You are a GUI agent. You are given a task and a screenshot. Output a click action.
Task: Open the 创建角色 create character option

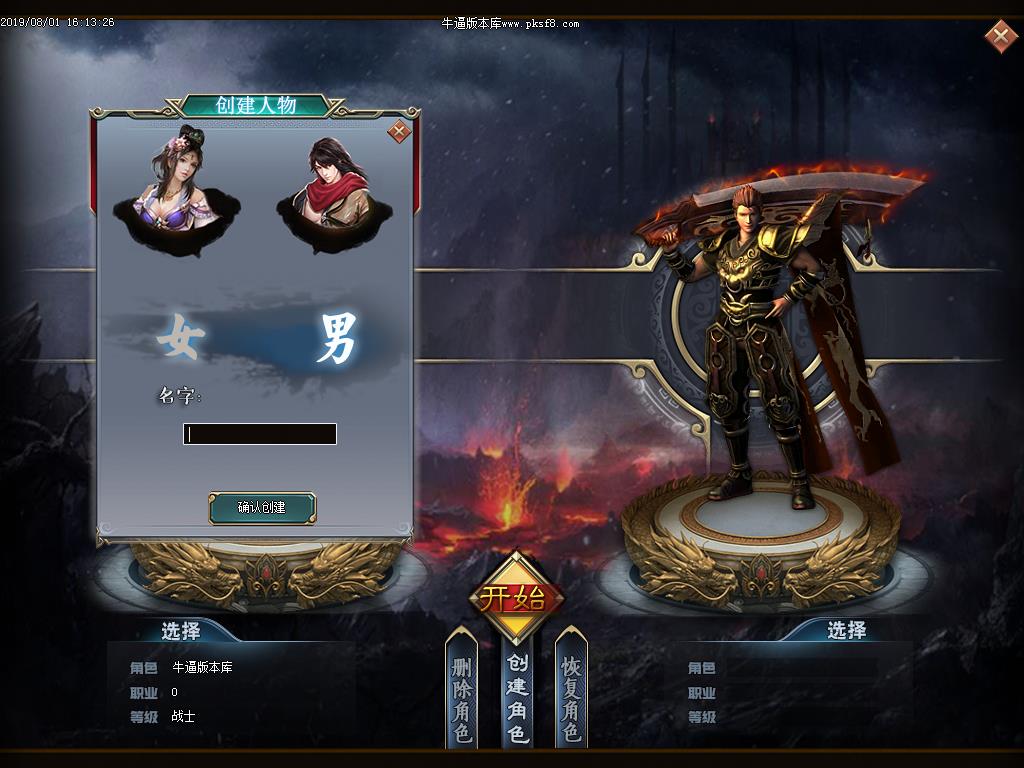coord(517,698)
